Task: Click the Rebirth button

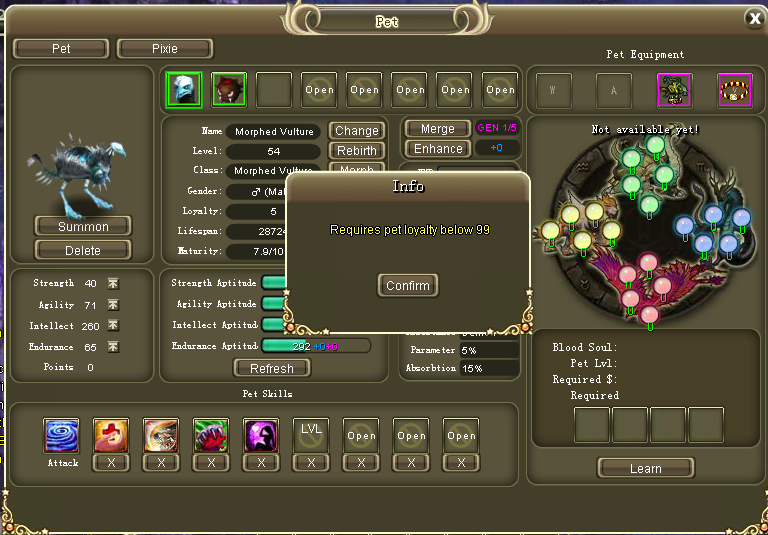Action: (357, 151)
